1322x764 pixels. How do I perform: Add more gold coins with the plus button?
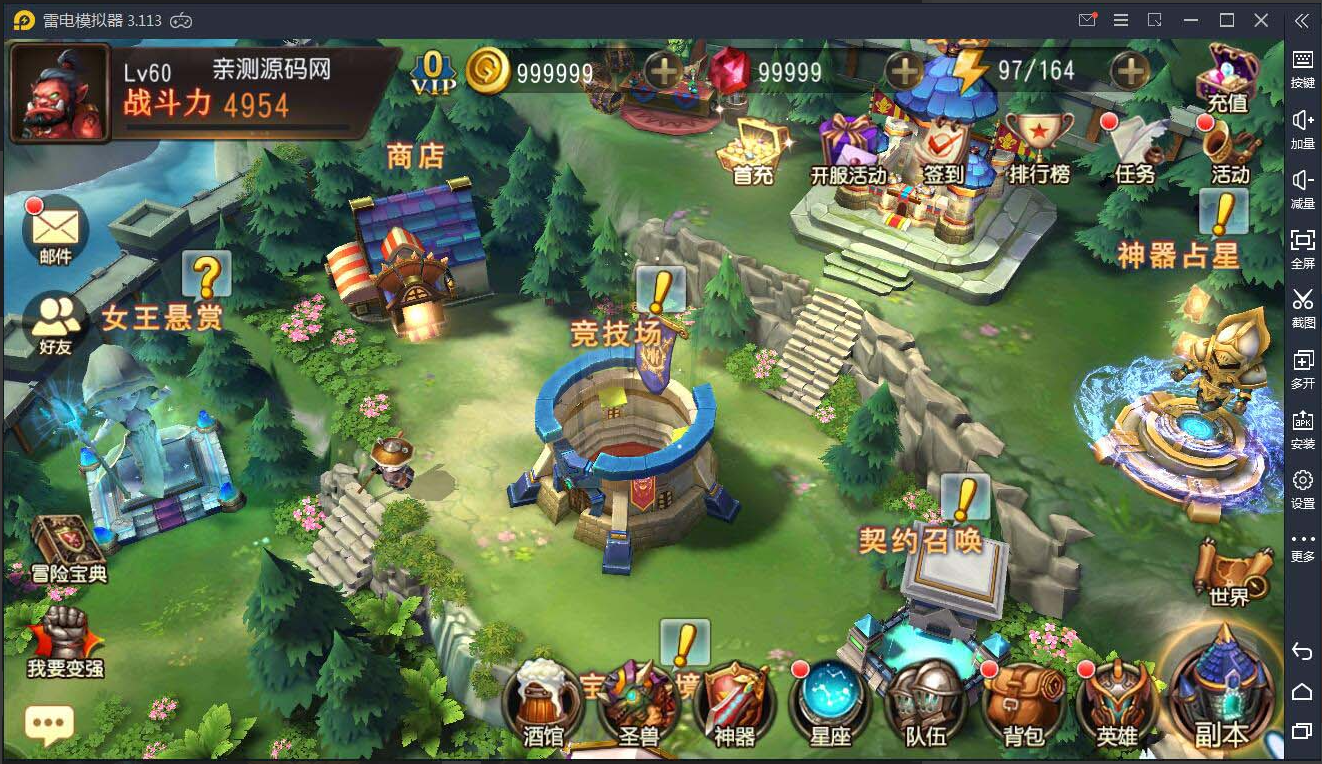coord(663,70)
